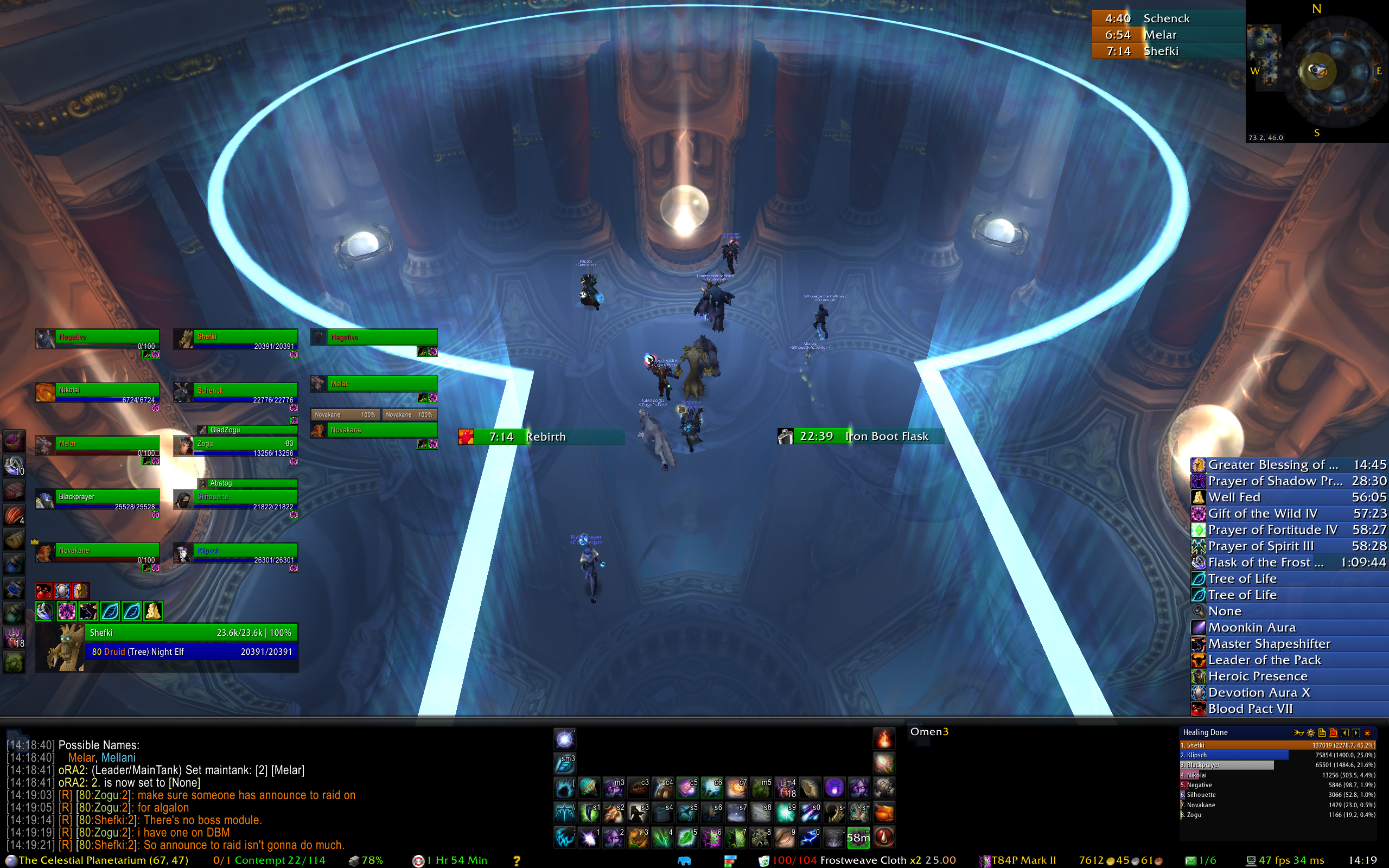The image size is (1389, 868).
Task: Show the next meter view with right arrow
Action: click(x=1356, y=732)
